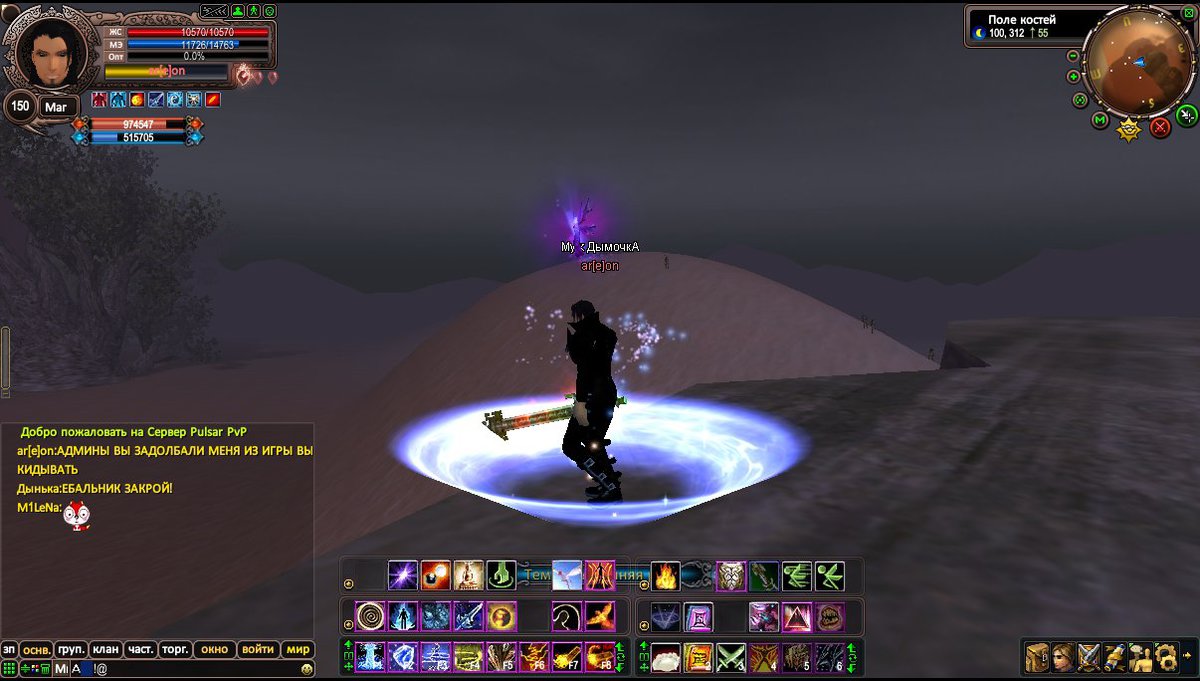Switch to the 'мир' world chat tab
Screen dimensions: 1200x681
pyautogui.click(x=298, y=649)
